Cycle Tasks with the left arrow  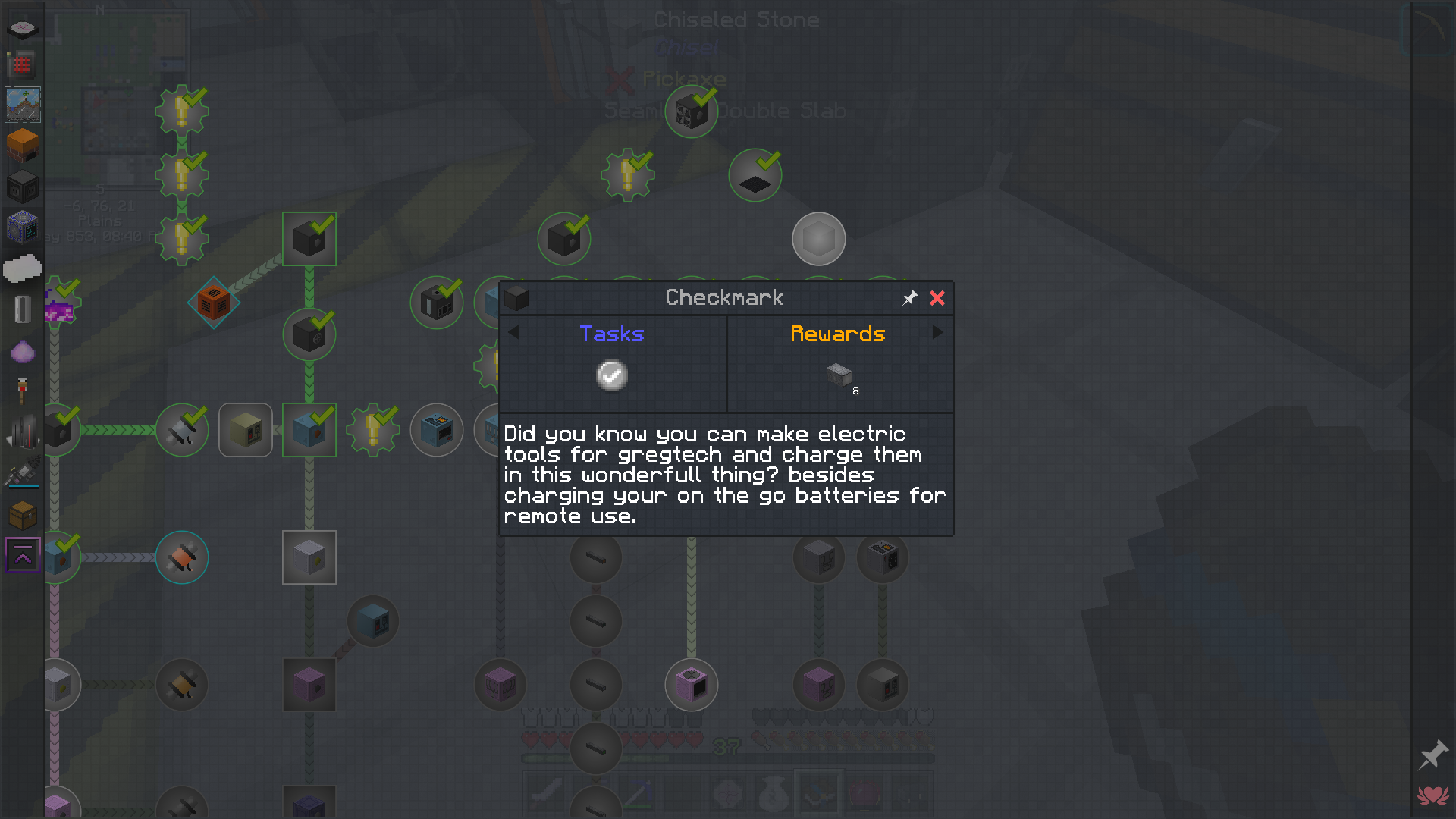tap(513, 332)
